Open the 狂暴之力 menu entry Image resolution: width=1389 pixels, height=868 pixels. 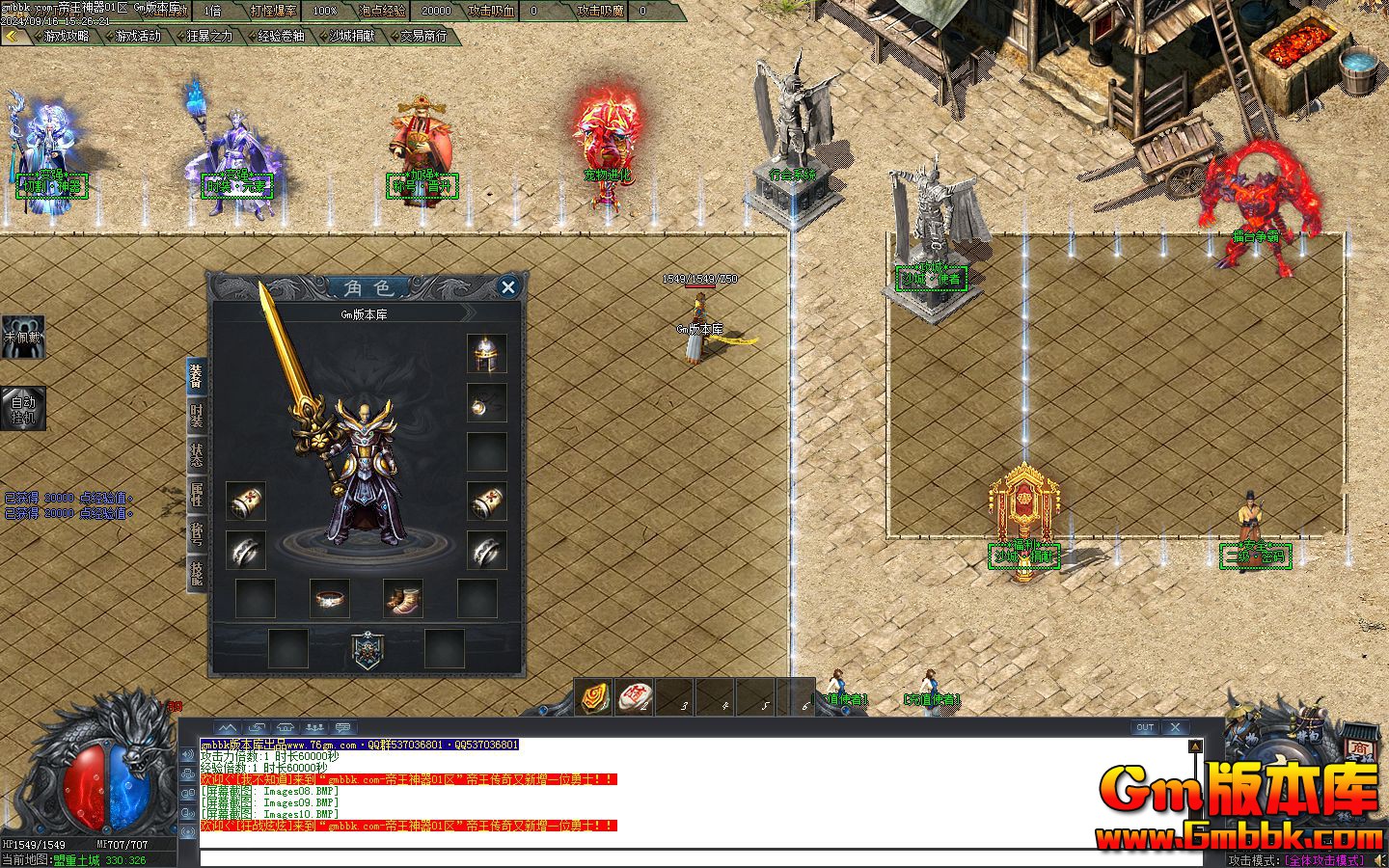tap(209, 36)
